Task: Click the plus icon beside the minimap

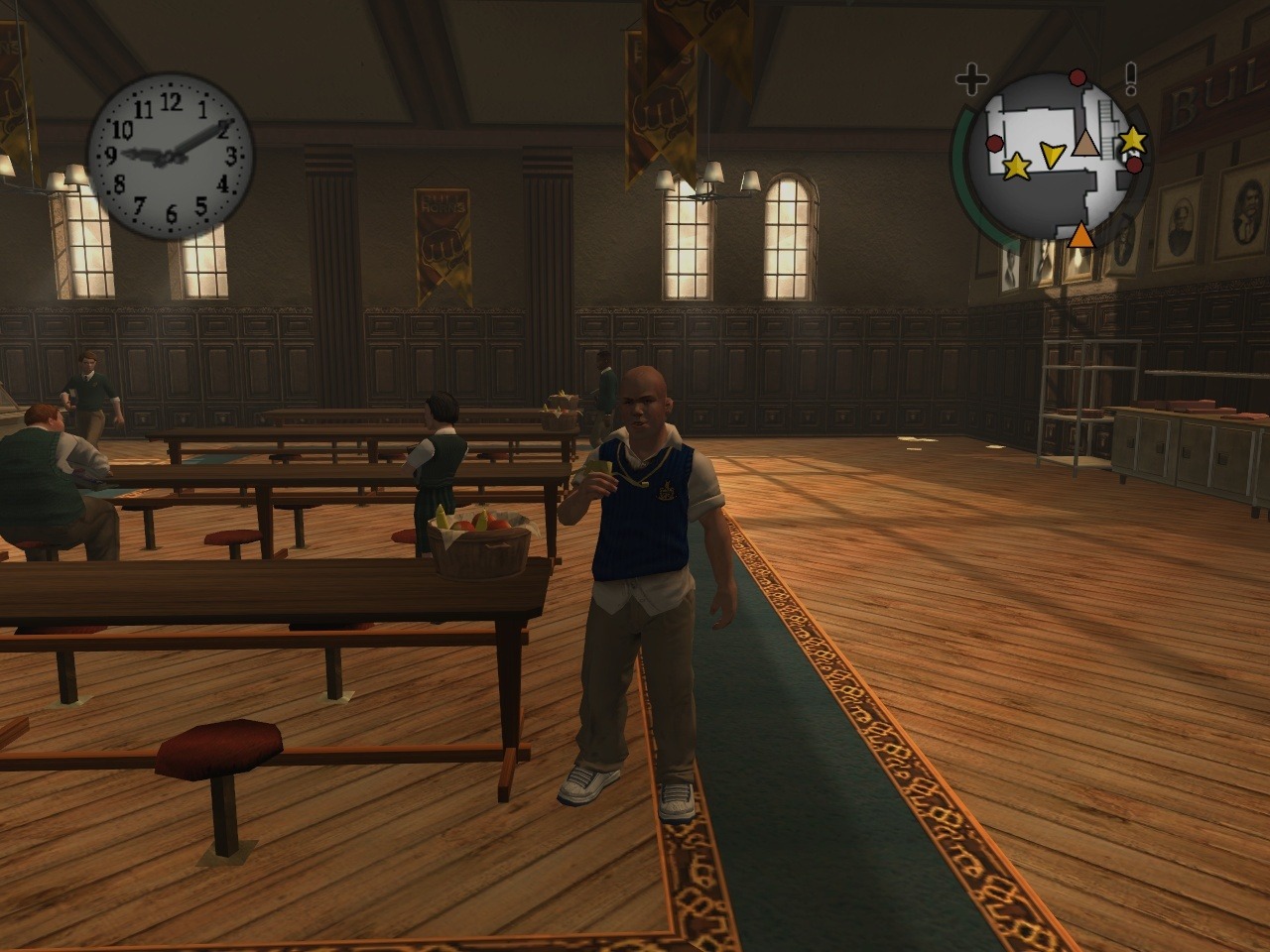Action: click(x=972, y=78)
